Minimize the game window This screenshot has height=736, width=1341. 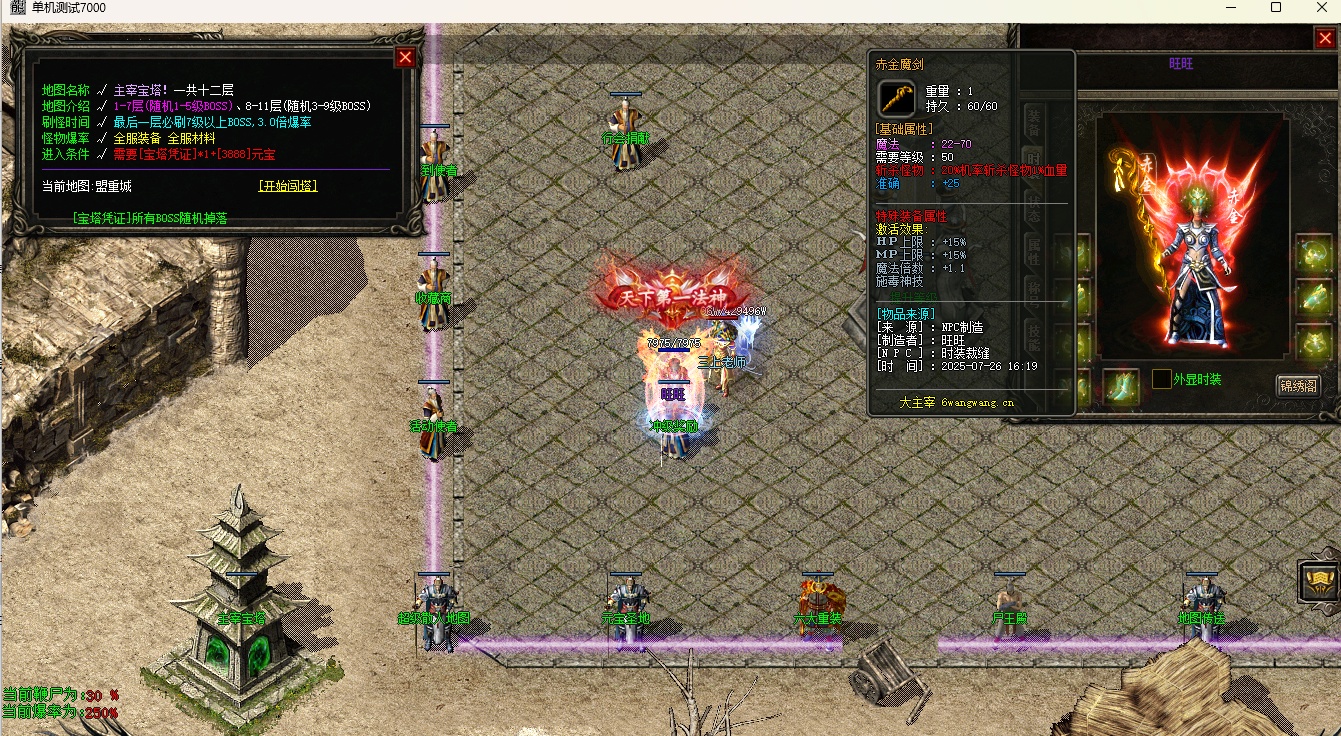1229,8
